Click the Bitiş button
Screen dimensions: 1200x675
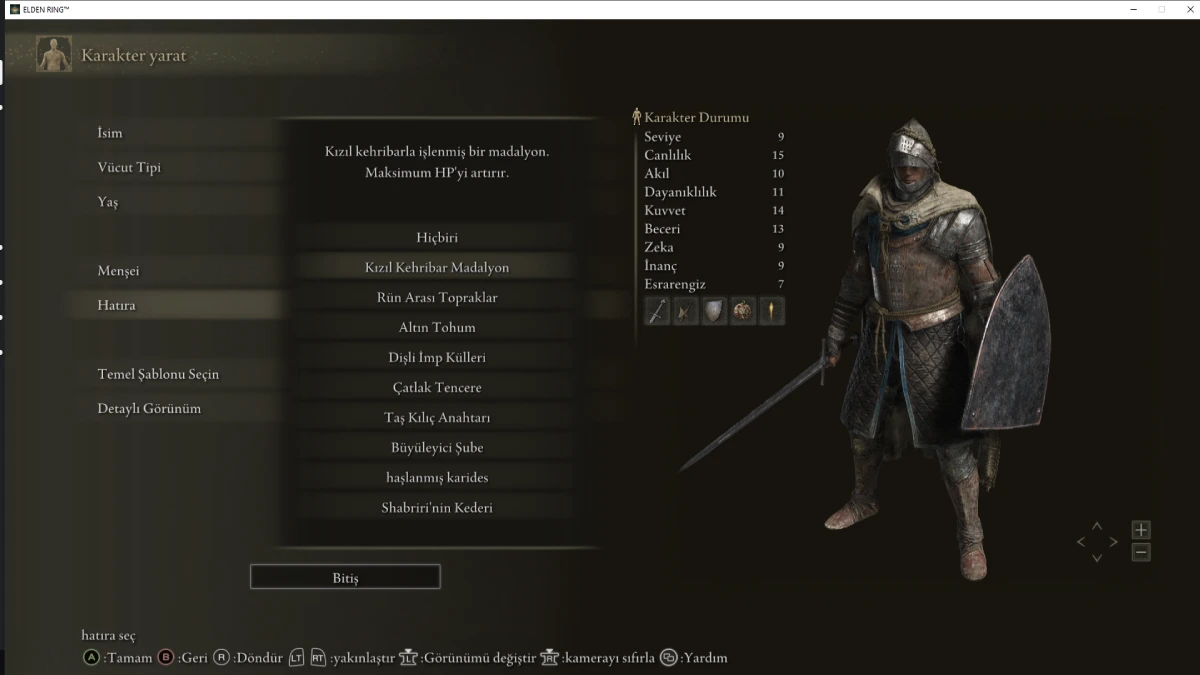tap(345, 578)
